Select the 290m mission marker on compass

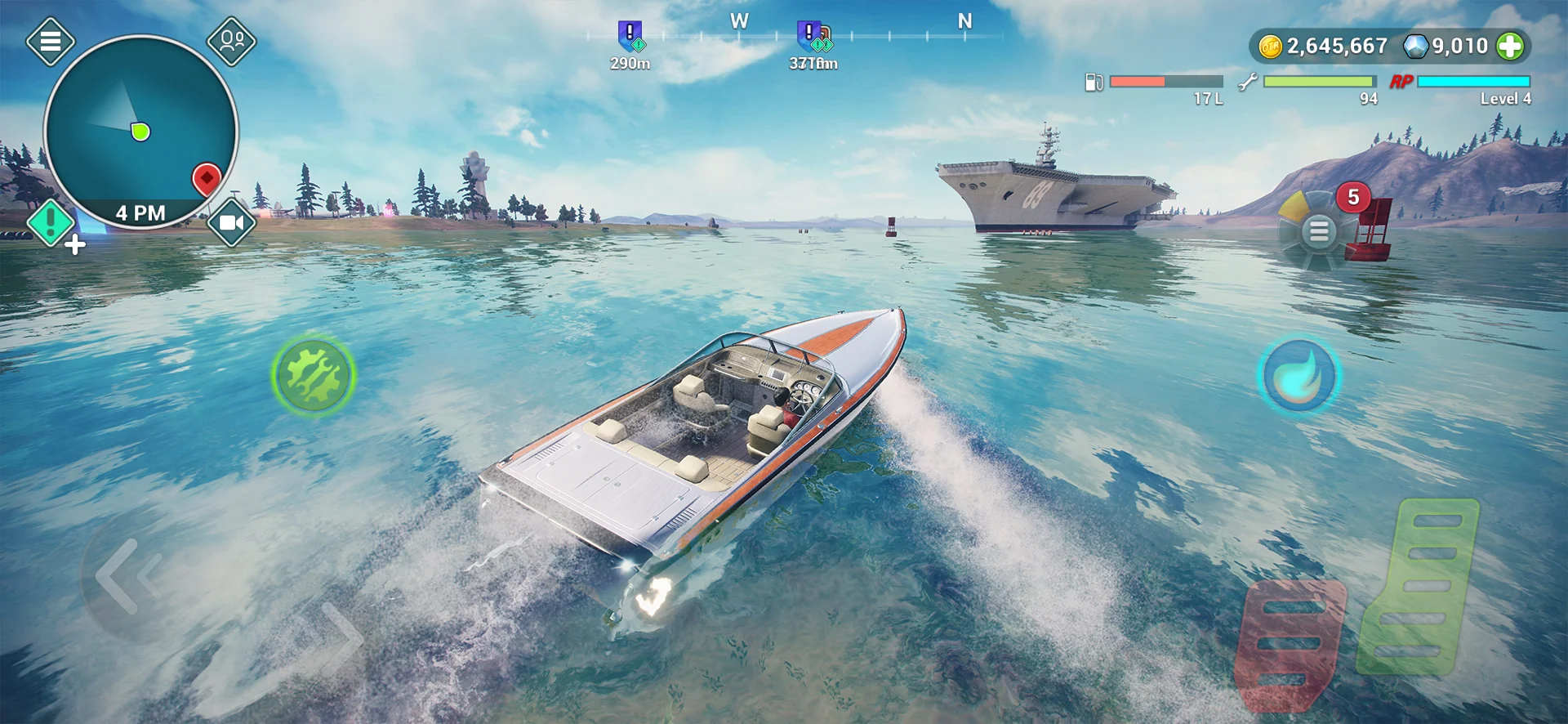point(630,37)
